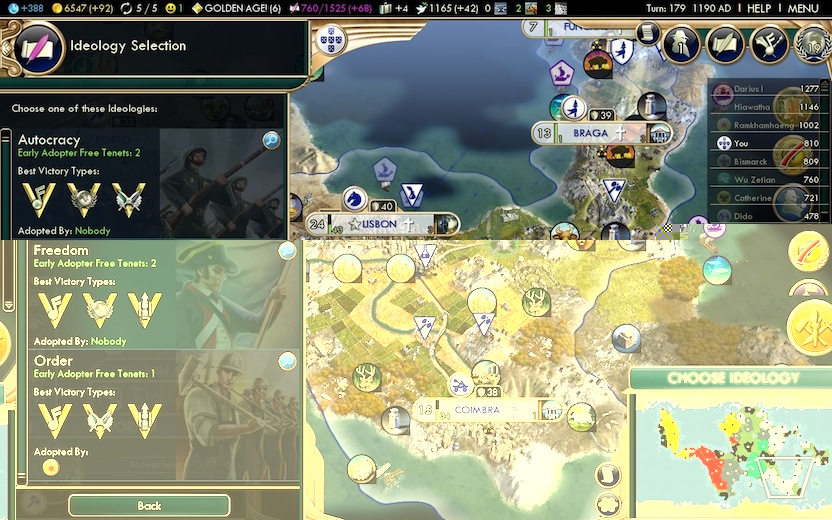832x520 pixels.
Task: Click the ideology selection fist emblem
Action: coord(40,47)
